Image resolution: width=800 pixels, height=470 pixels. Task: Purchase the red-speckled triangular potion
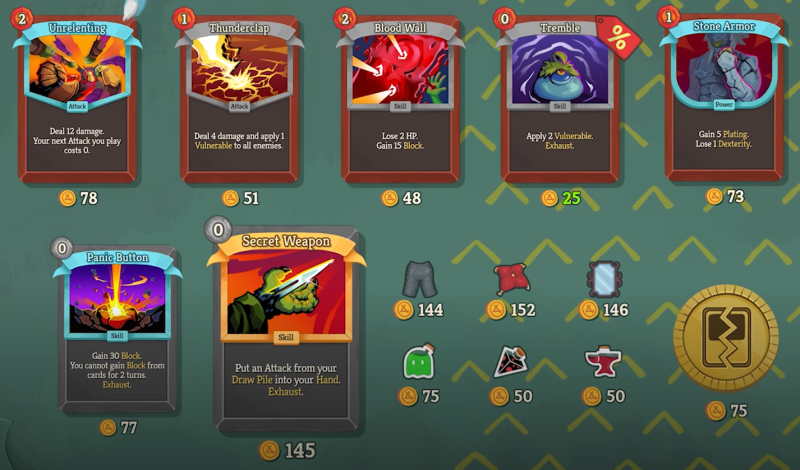pyautogui.click(x=511, y=361)
